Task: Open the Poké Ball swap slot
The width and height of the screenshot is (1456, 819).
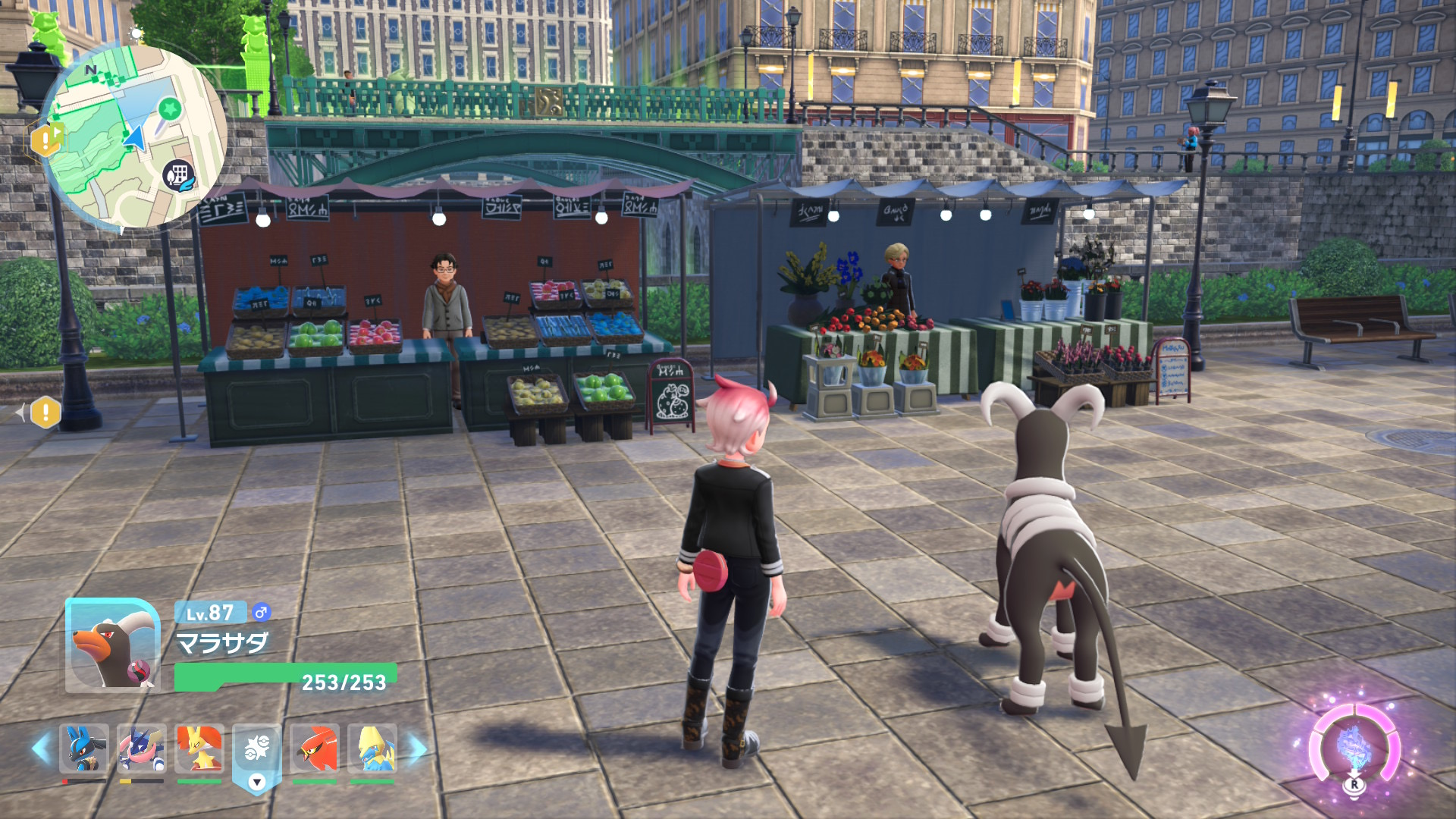Action: [257, 752]
